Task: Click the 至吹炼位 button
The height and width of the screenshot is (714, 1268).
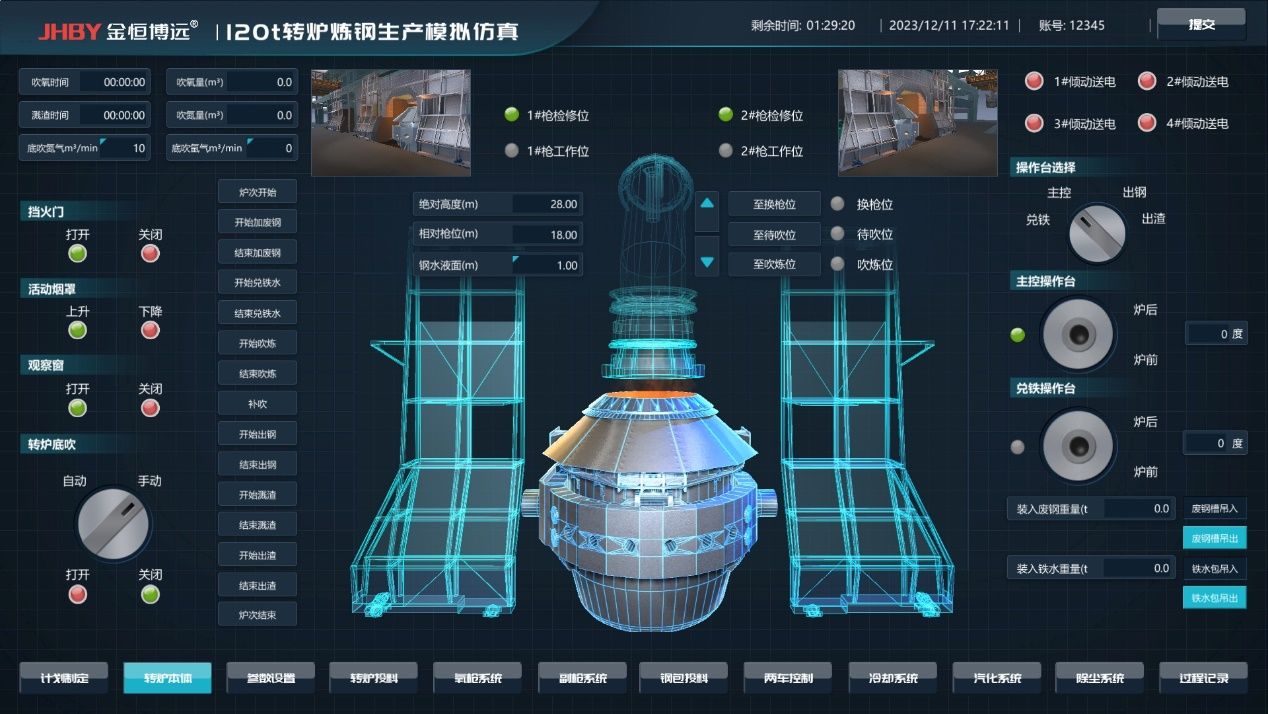Action: click(x=774, y=264)
